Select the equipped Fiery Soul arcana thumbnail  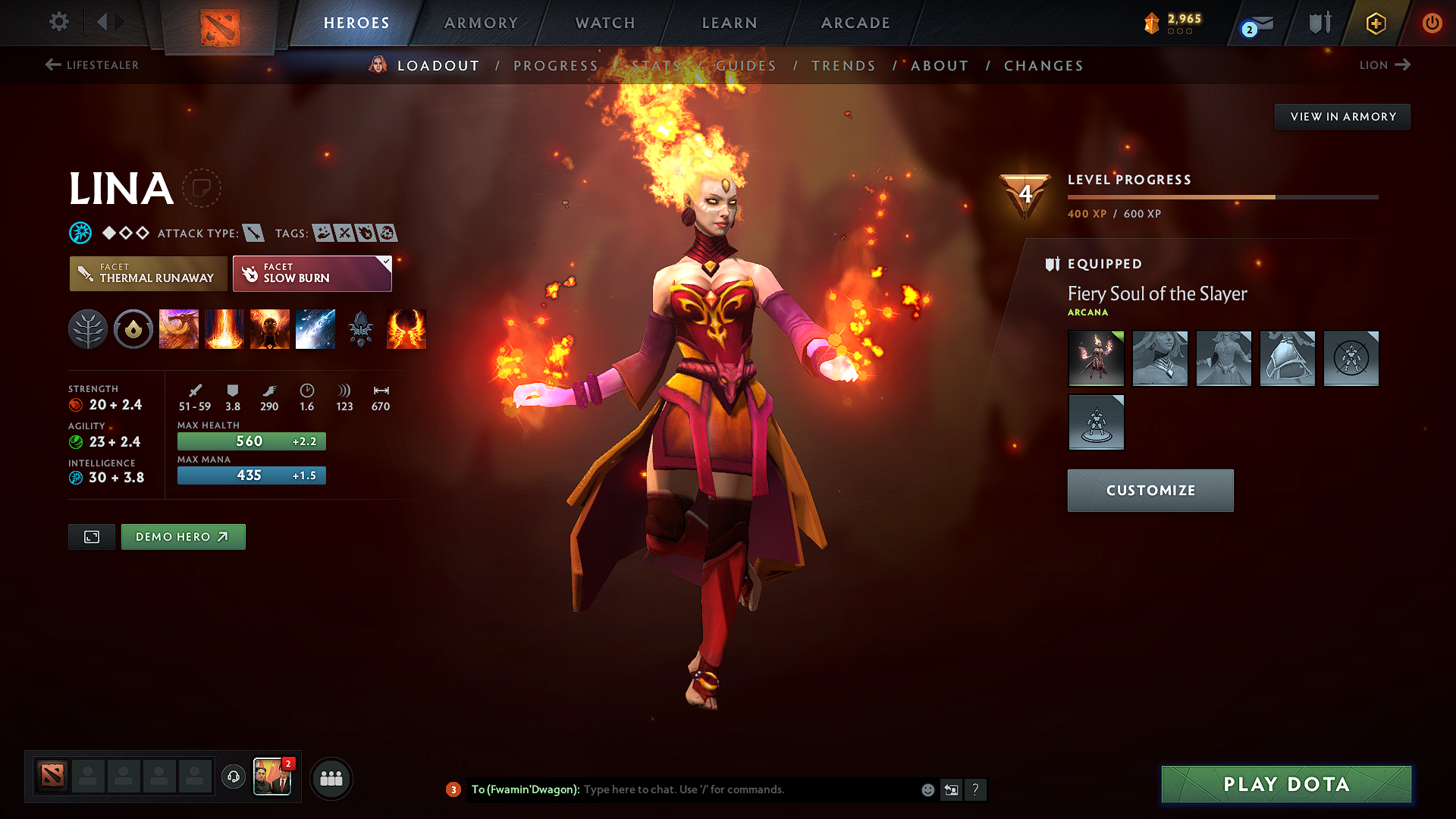click(1096, 359)
